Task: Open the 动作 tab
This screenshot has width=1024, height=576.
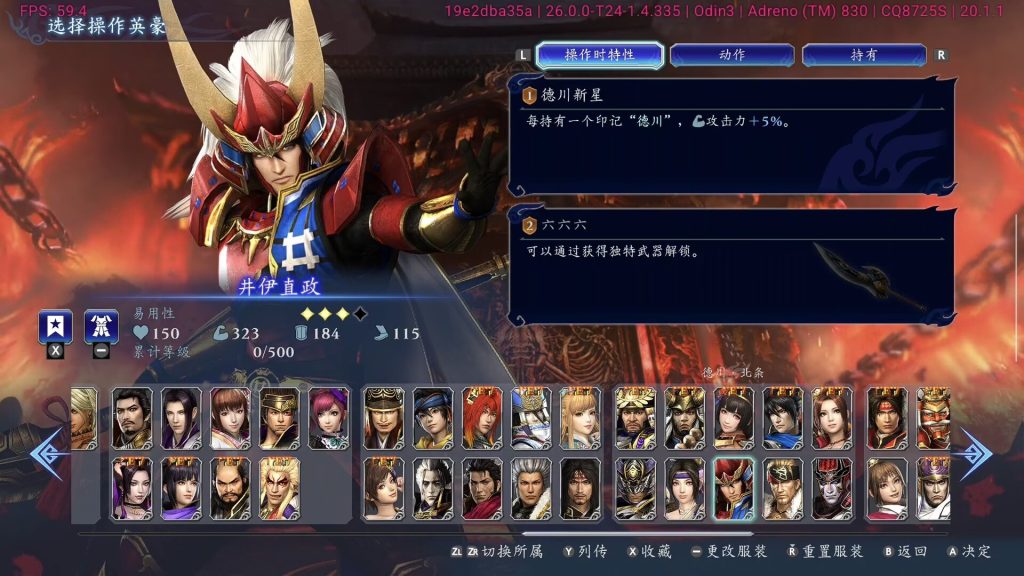Action: pyautogui.click(x=732, y=55)
